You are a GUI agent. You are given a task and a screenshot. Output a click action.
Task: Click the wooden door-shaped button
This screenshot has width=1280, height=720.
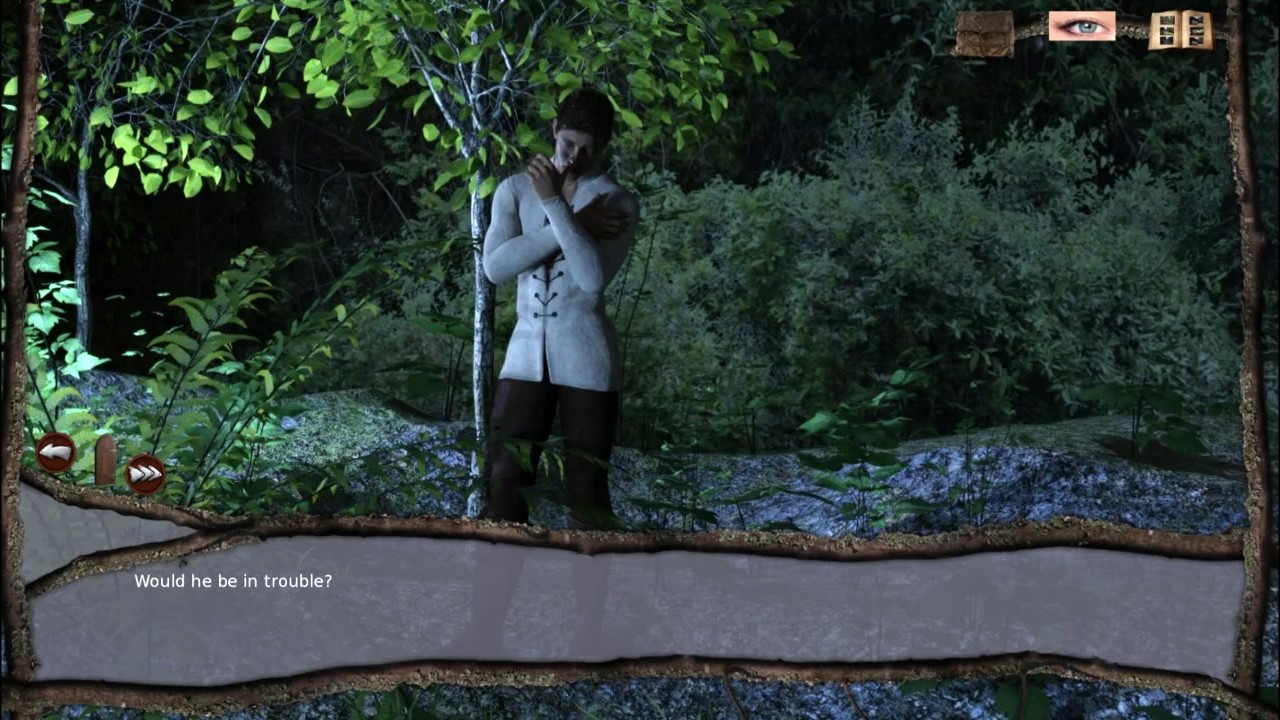tap(105, 460)
